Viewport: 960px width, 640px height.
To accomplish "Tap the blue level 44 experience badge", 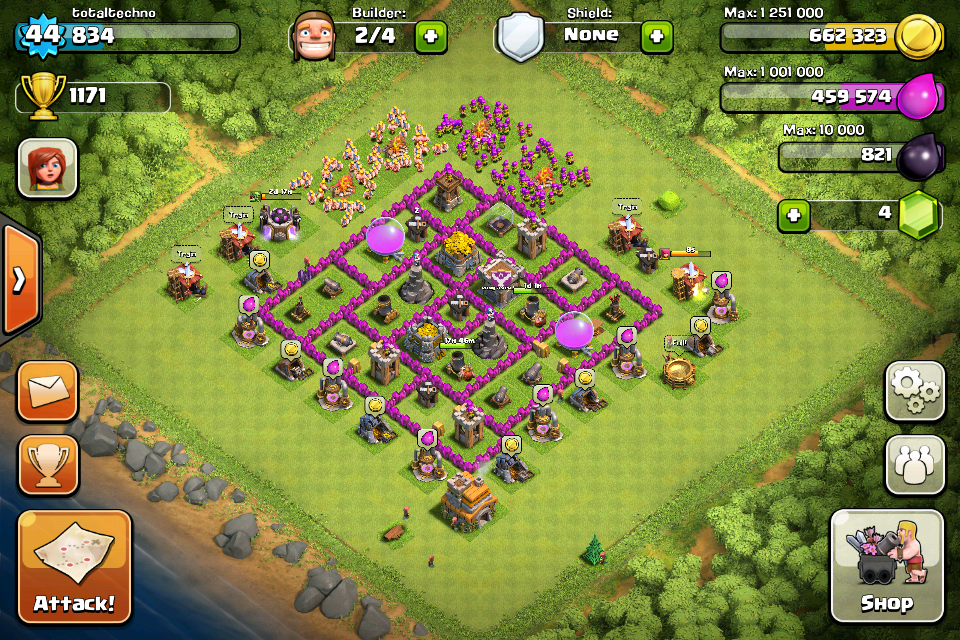I will [x=43, y=36].
